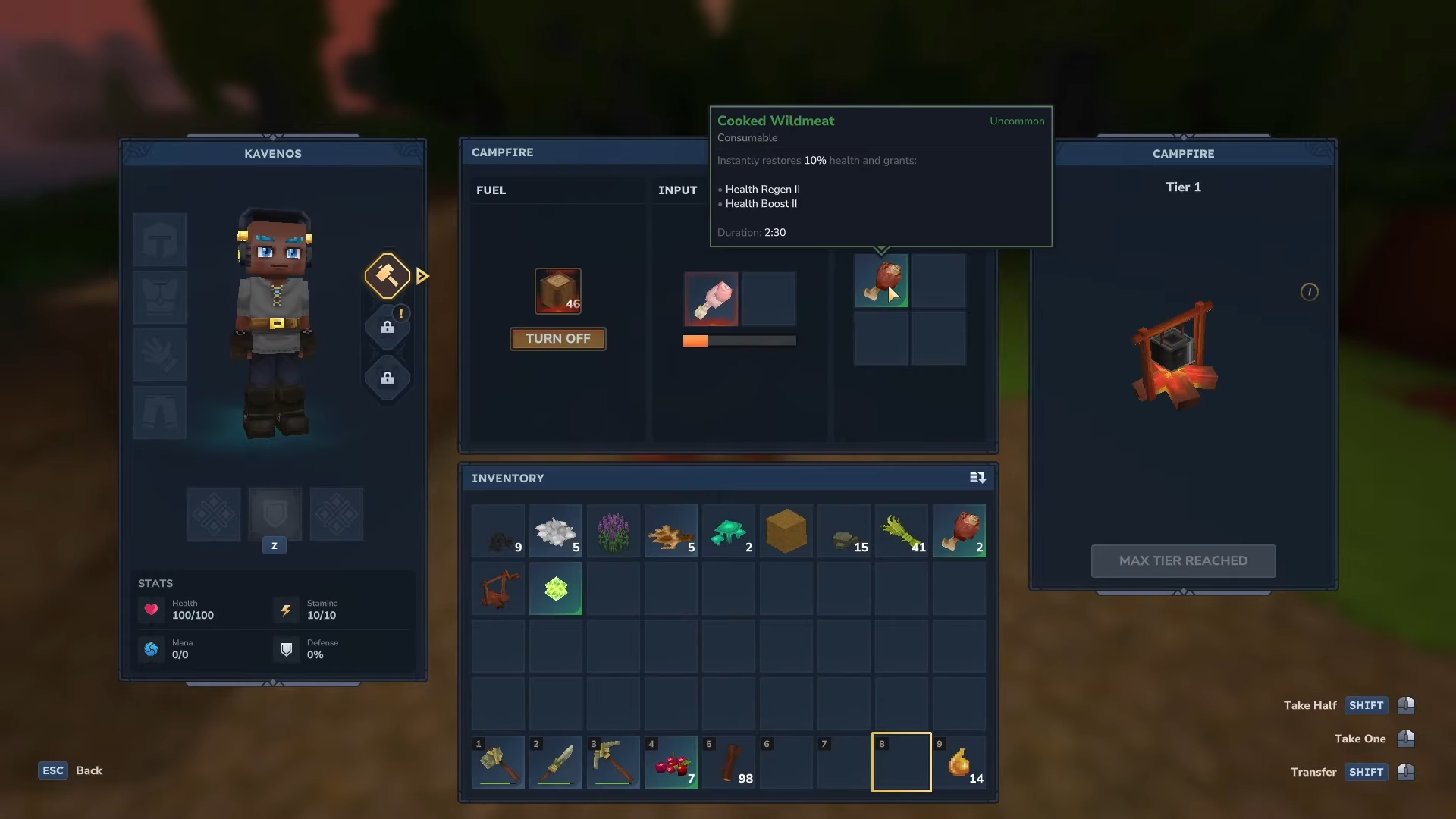Open the inventory sort icon
Viewport: 1456px width, 819px height.
click(977, 478)
